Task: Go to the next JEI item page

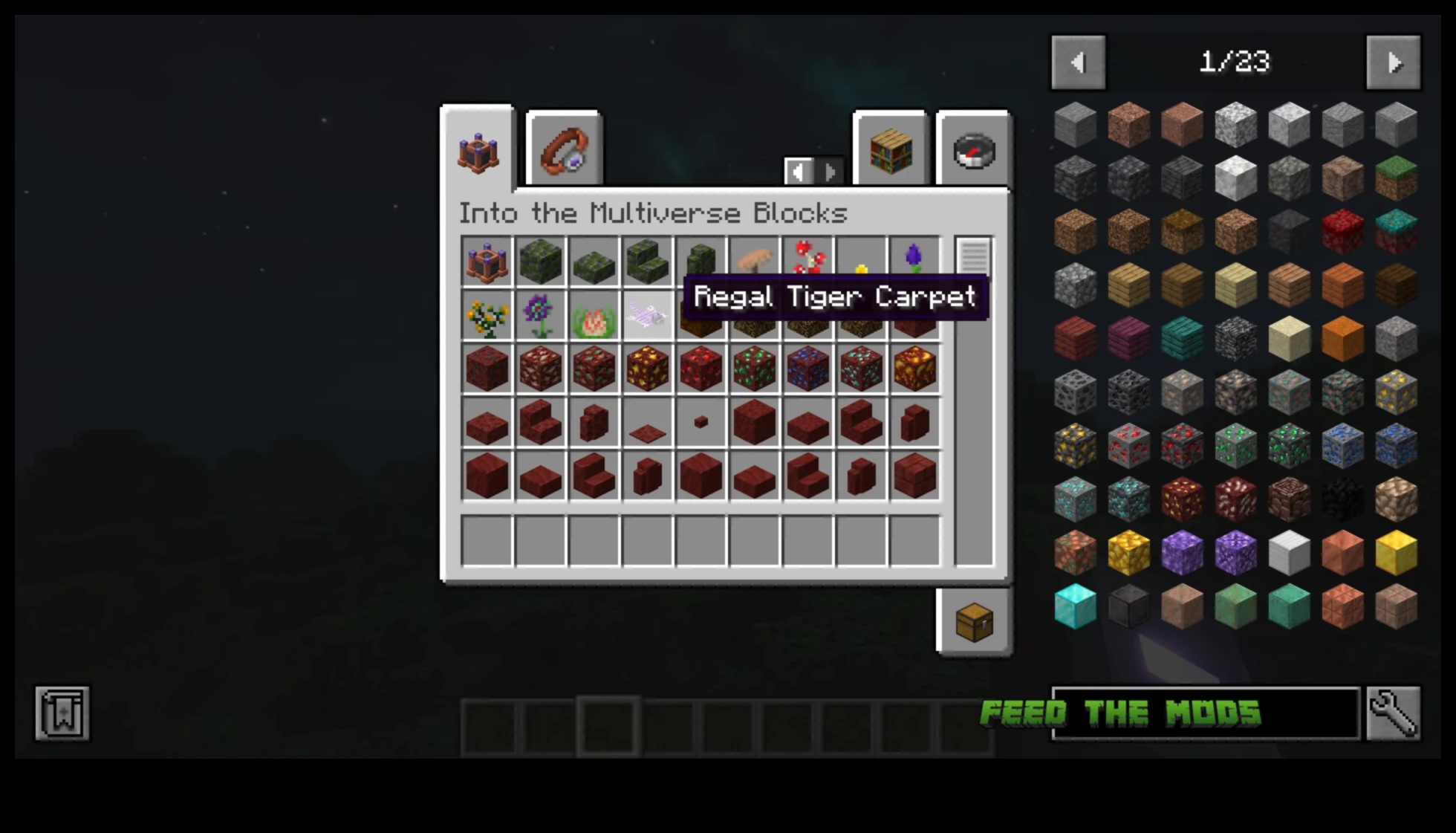Action: pos(1393,63)
